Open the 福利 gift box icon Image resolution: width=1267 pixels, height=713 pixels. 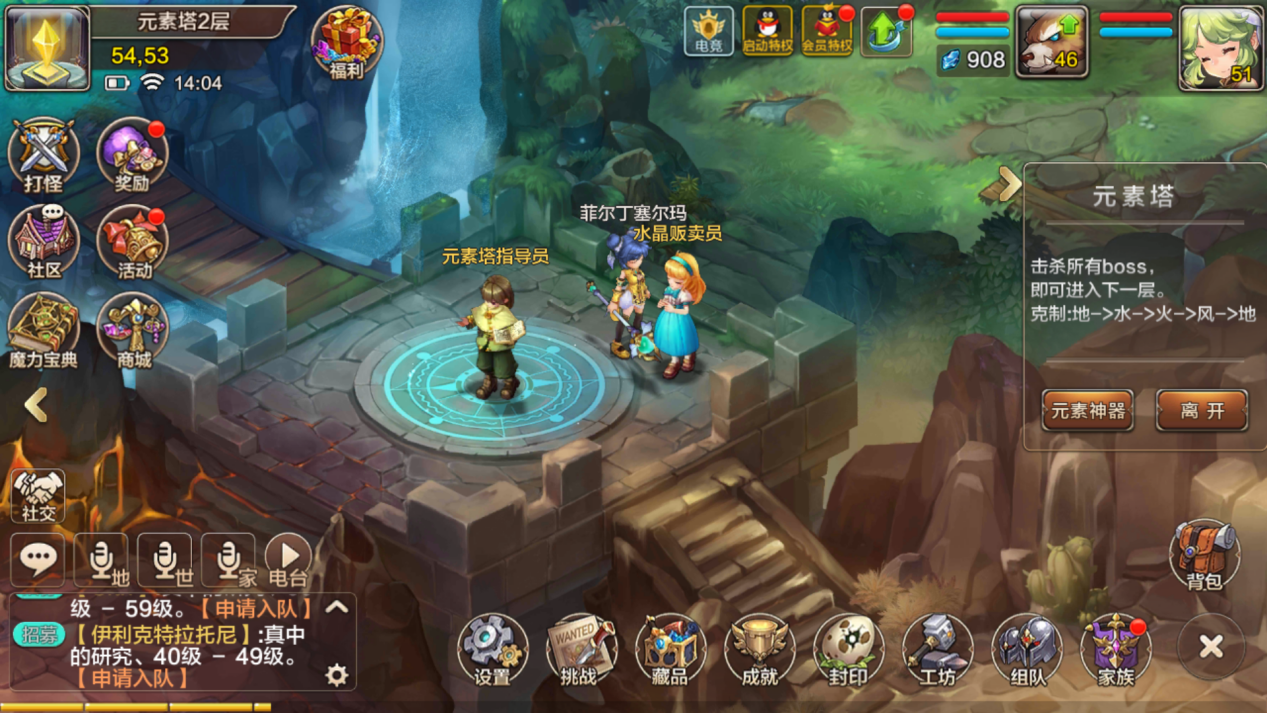click(x=346, y=42)
